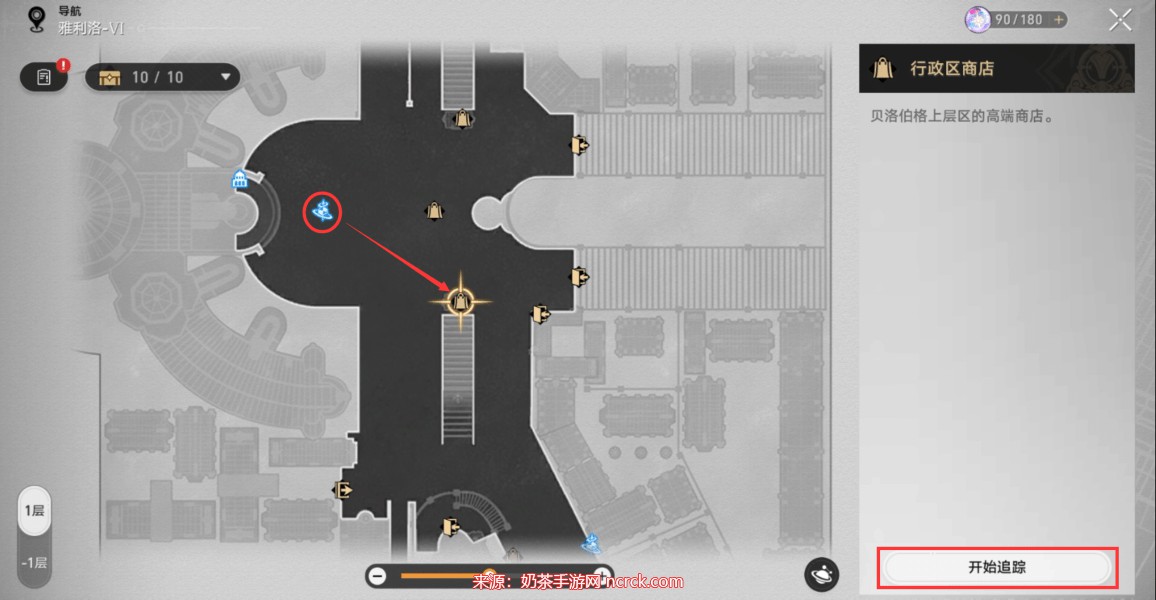Open the planet star rail map icon
This screenshot has height=600, width=1156.
click(x=821, y=574)
